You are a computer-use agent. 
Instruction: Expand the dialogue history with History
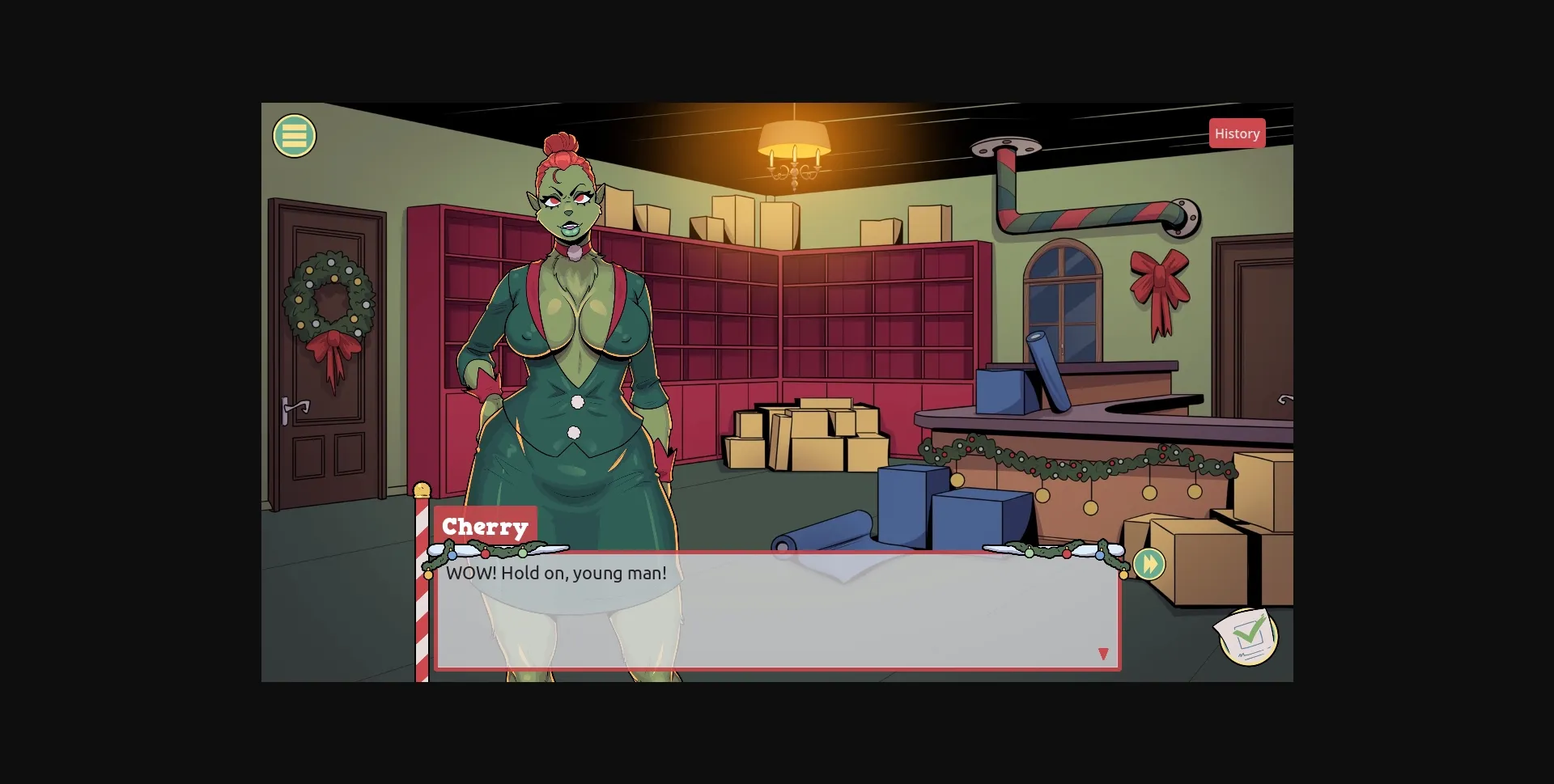[x=1237, y=133]
